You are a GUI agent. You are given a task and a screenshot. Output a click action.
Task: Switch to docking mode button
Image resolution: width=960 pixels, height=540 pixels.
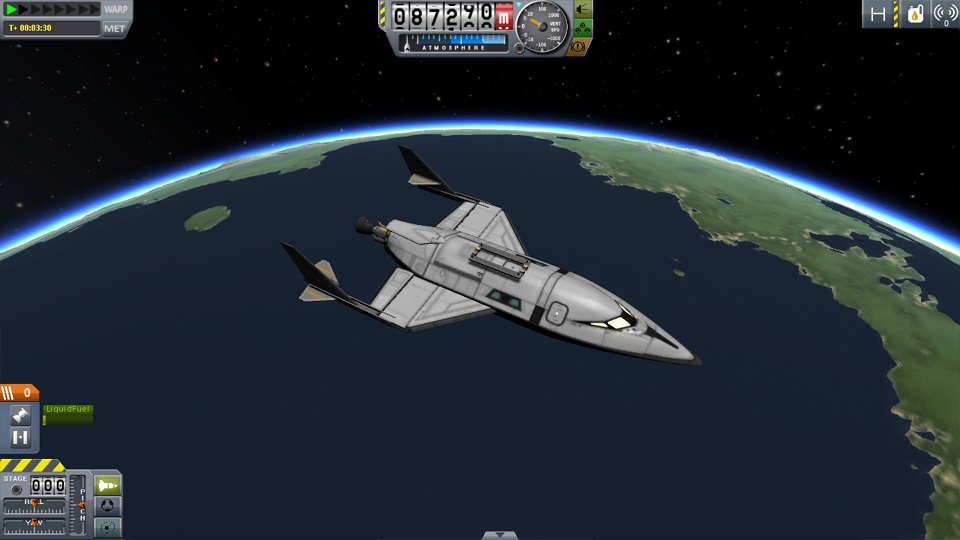click(x=107, y=506)
